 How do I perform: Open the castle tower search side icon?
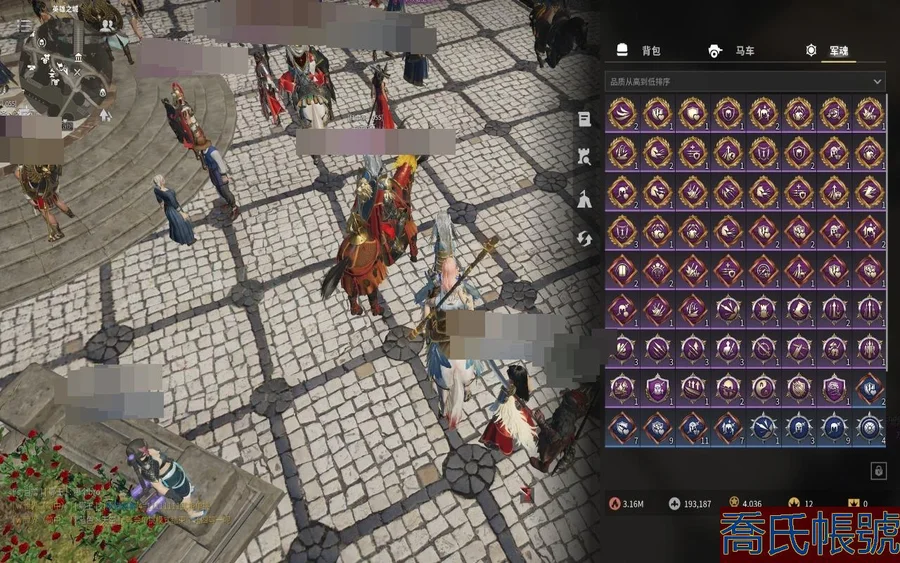click(x=584, y=157)
